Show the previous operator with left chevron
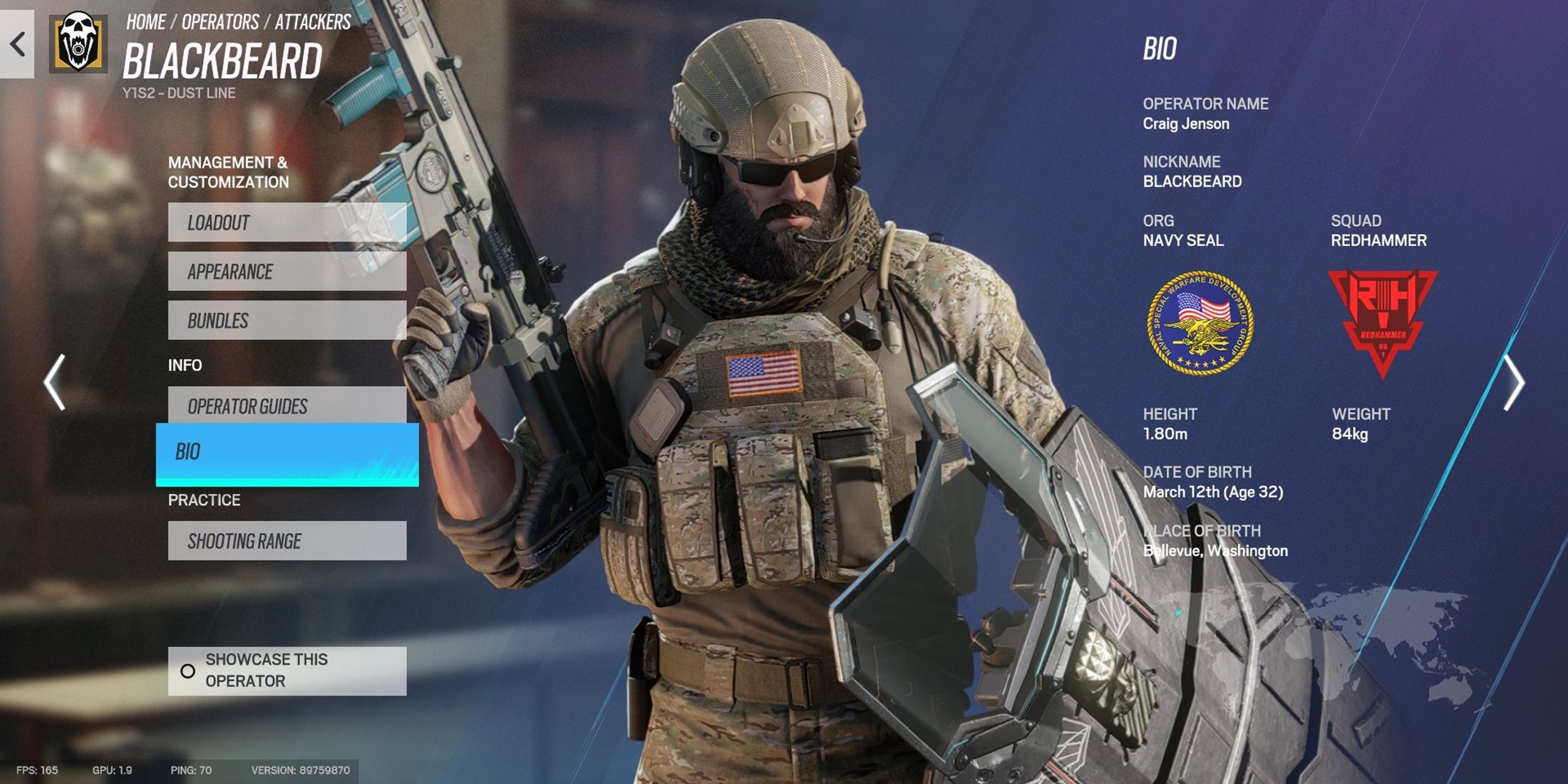 55,382
